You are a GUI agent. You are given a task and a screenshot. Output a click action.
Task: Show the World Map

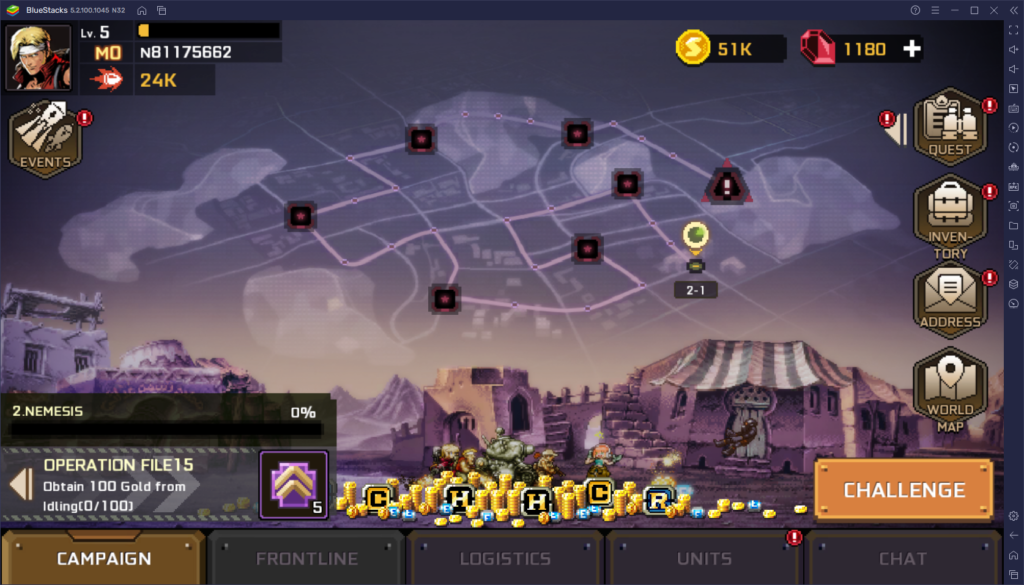point(949,387)
